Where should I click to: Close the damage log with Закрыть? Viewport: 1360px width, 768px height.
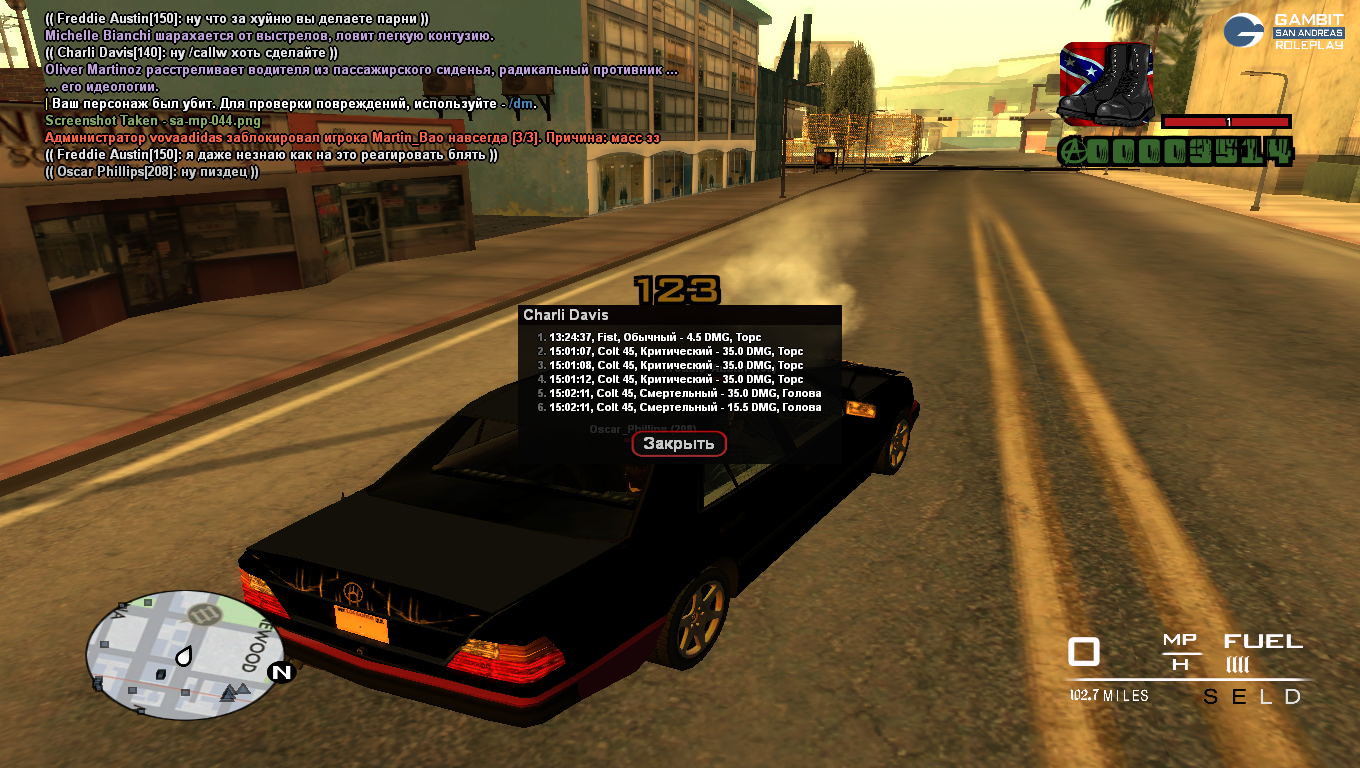pos(678,444)
